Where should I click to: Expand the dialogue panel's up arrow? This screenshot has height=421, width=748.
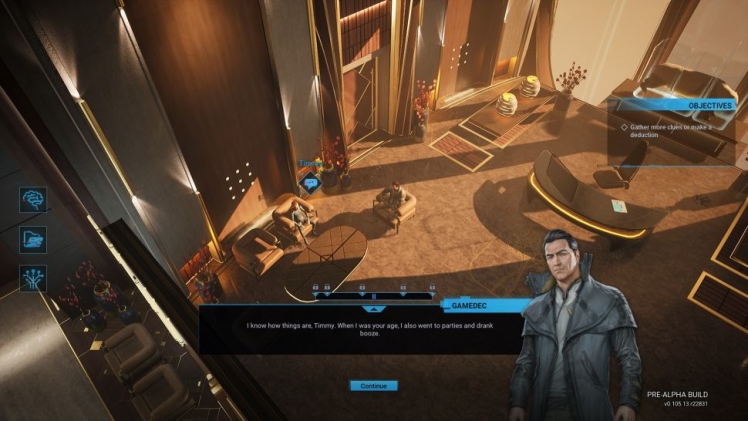(x=375, y=311)
